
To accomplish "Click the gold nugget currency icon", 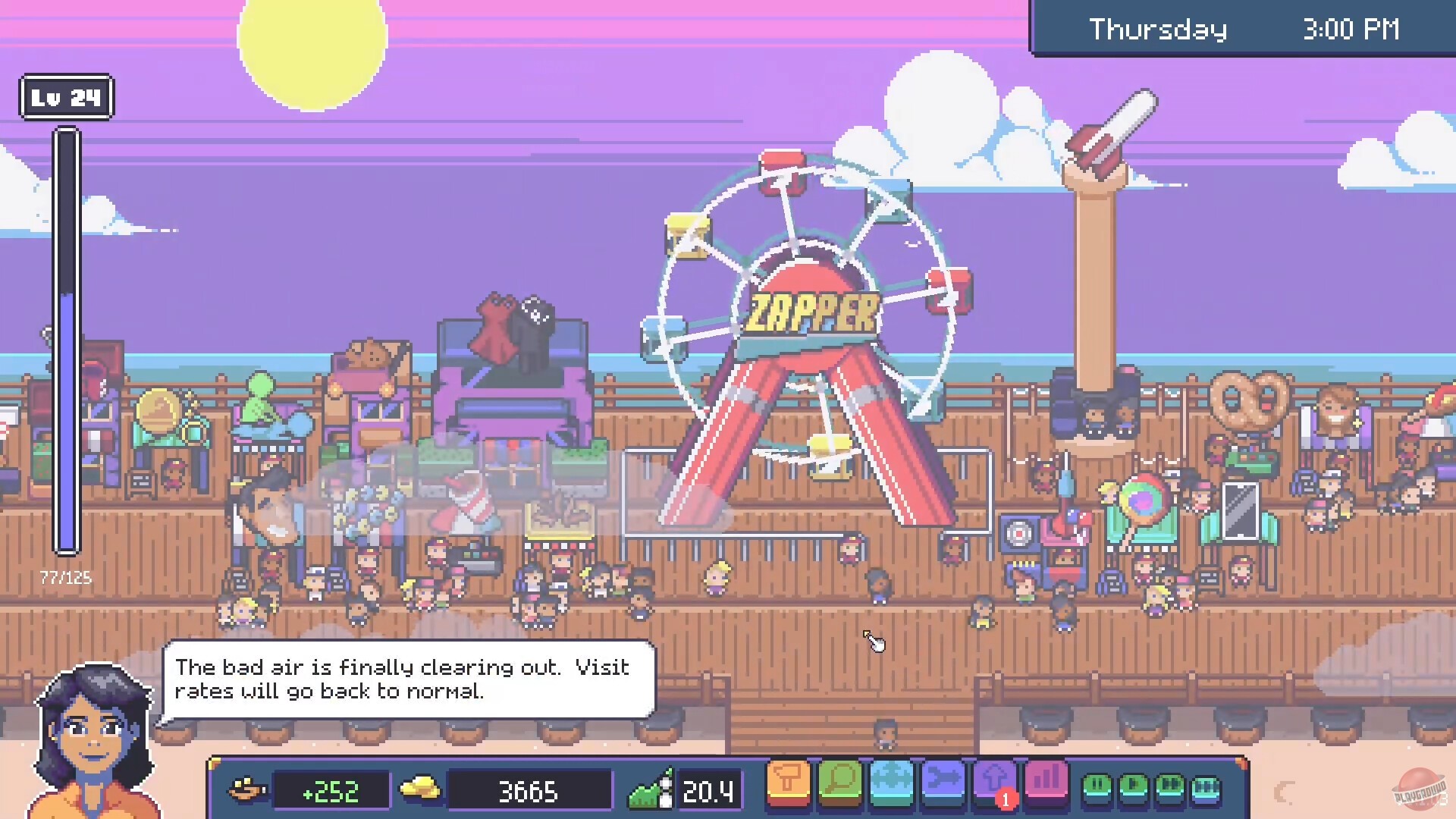I will pos(419,789).
